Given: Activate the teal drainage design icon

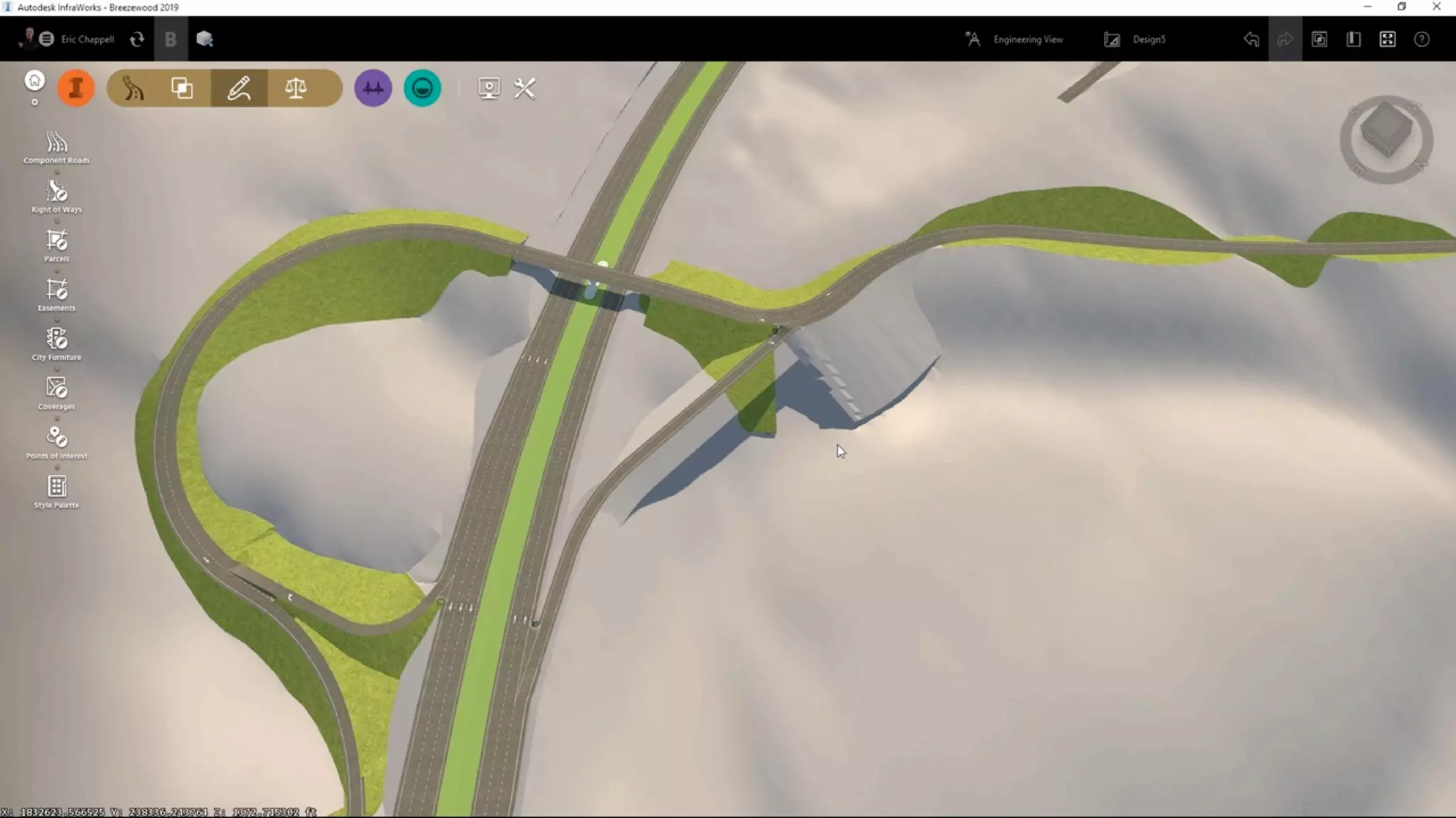Looking at the screenshot, I should [422, 88].
